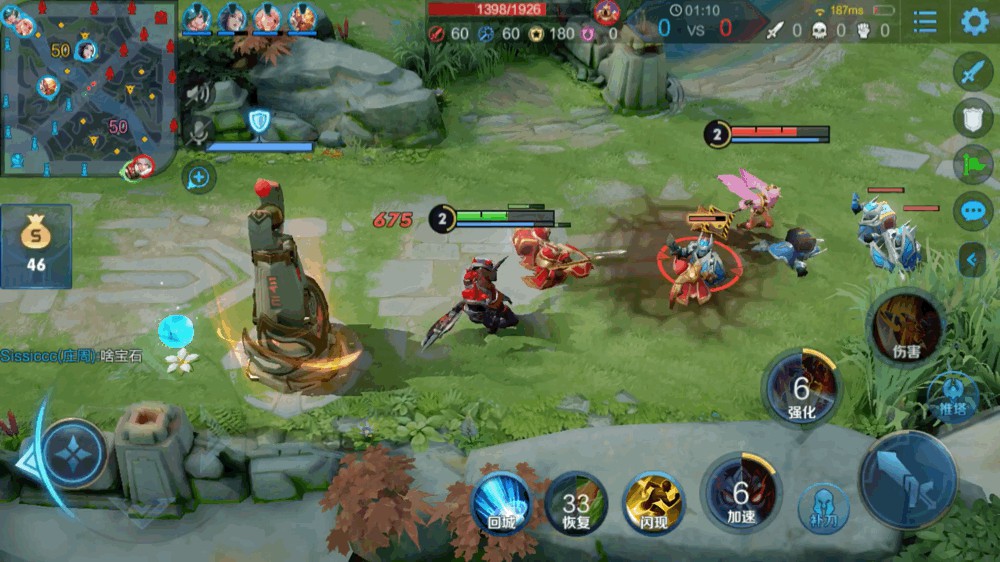Tap the green flag gather signal
1000x562 pixels.
click(973, 165)
